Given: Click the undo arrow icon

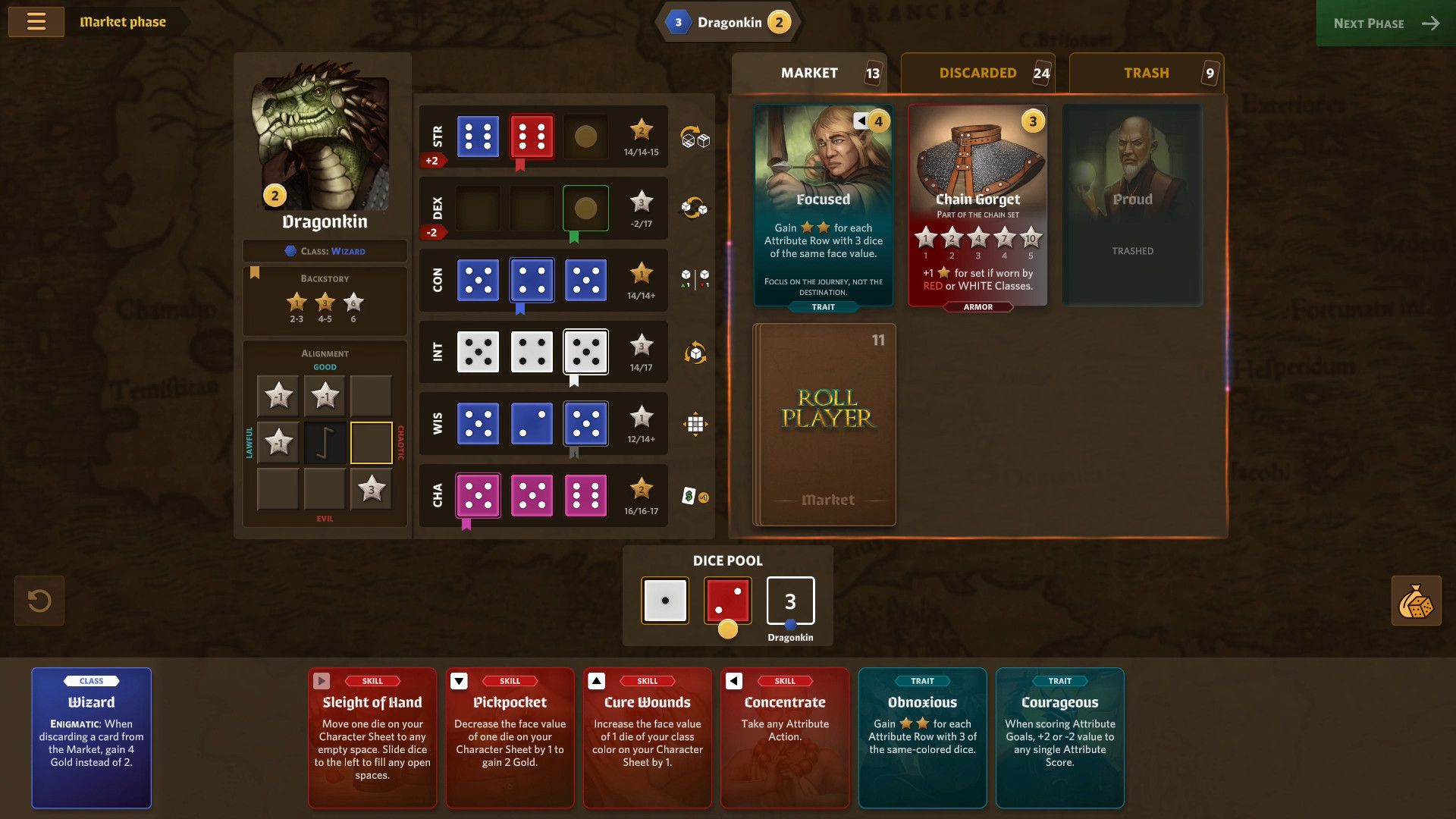Looking at the screenshot, I should coord(38,601).
